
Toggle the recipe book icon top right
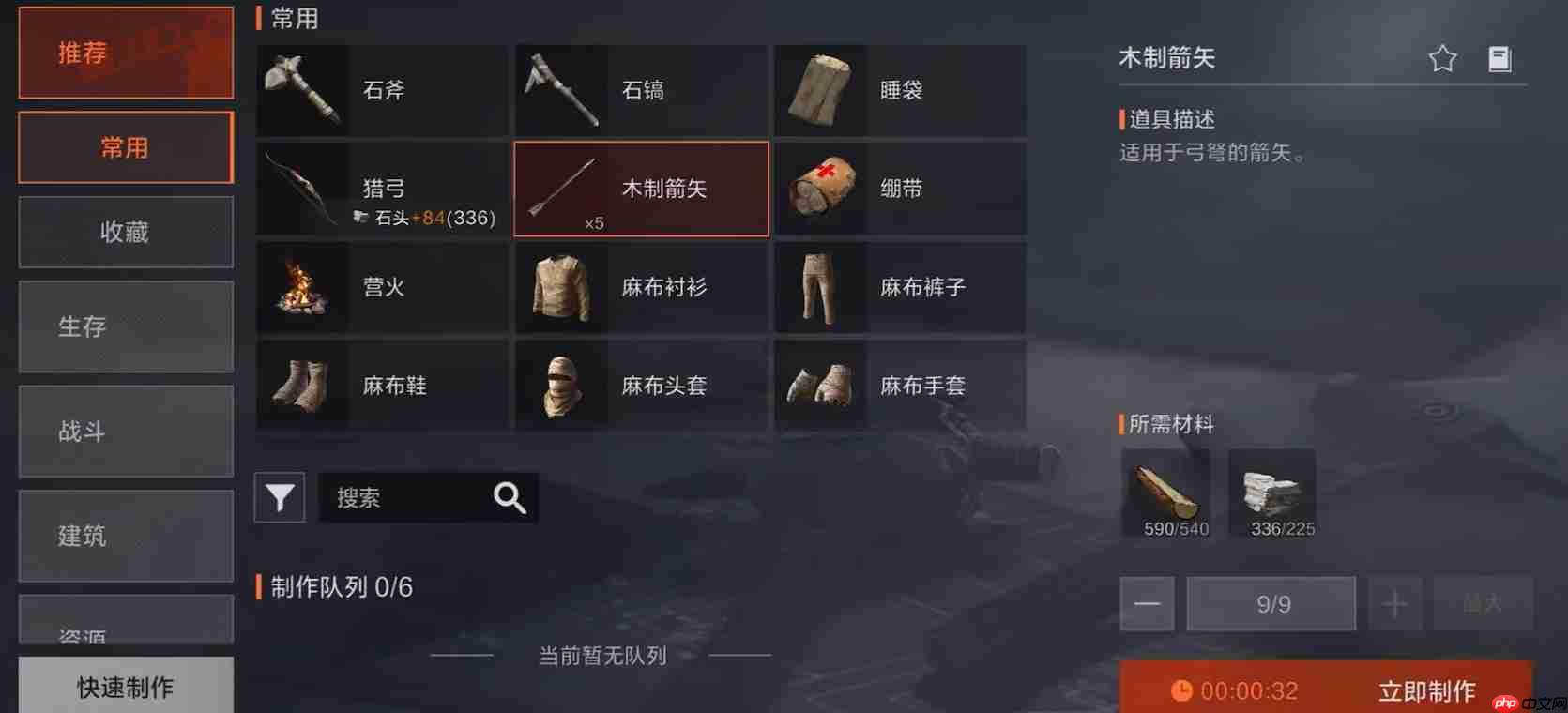(x=1500, y=57)
